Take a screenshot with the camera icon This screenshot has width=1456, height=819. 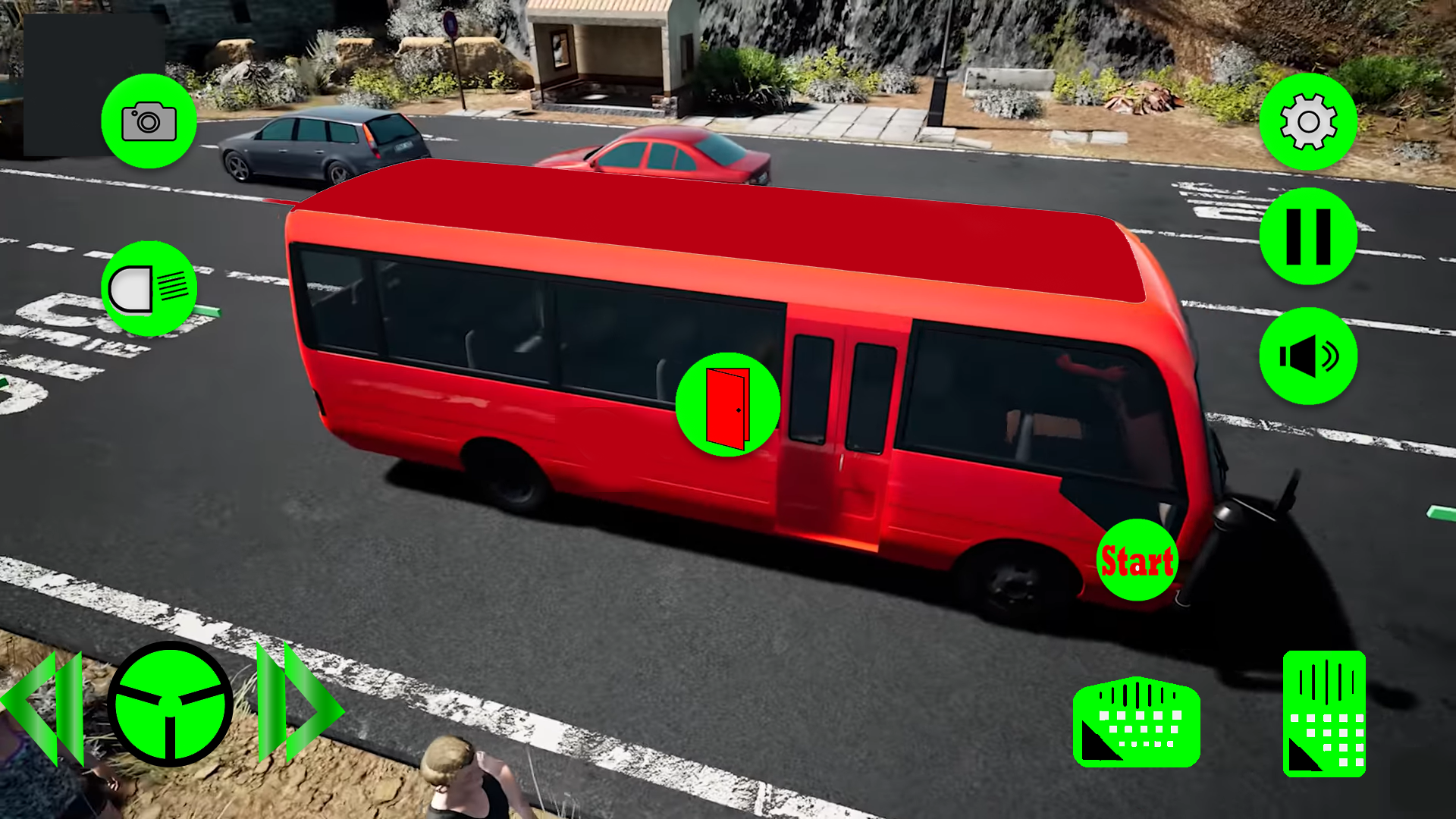pyautogui.click(x=149, y=121)
